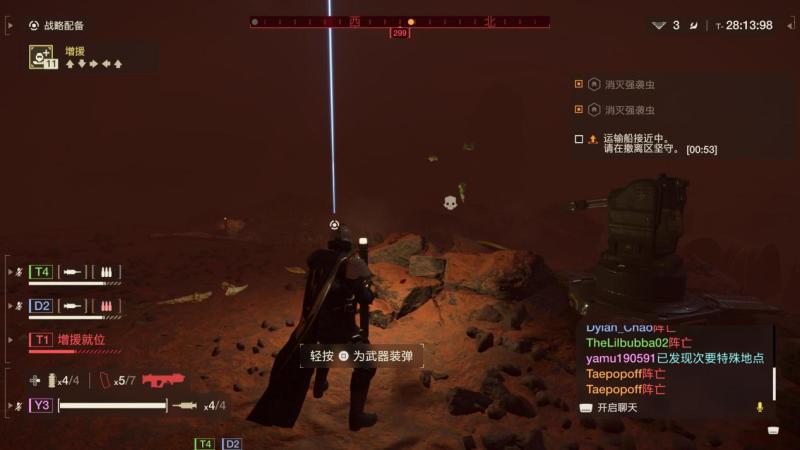800x450 pixels.
Task: Click yamu190591's chat message about 次要特殊地点
Action: (x=675, y=358)
